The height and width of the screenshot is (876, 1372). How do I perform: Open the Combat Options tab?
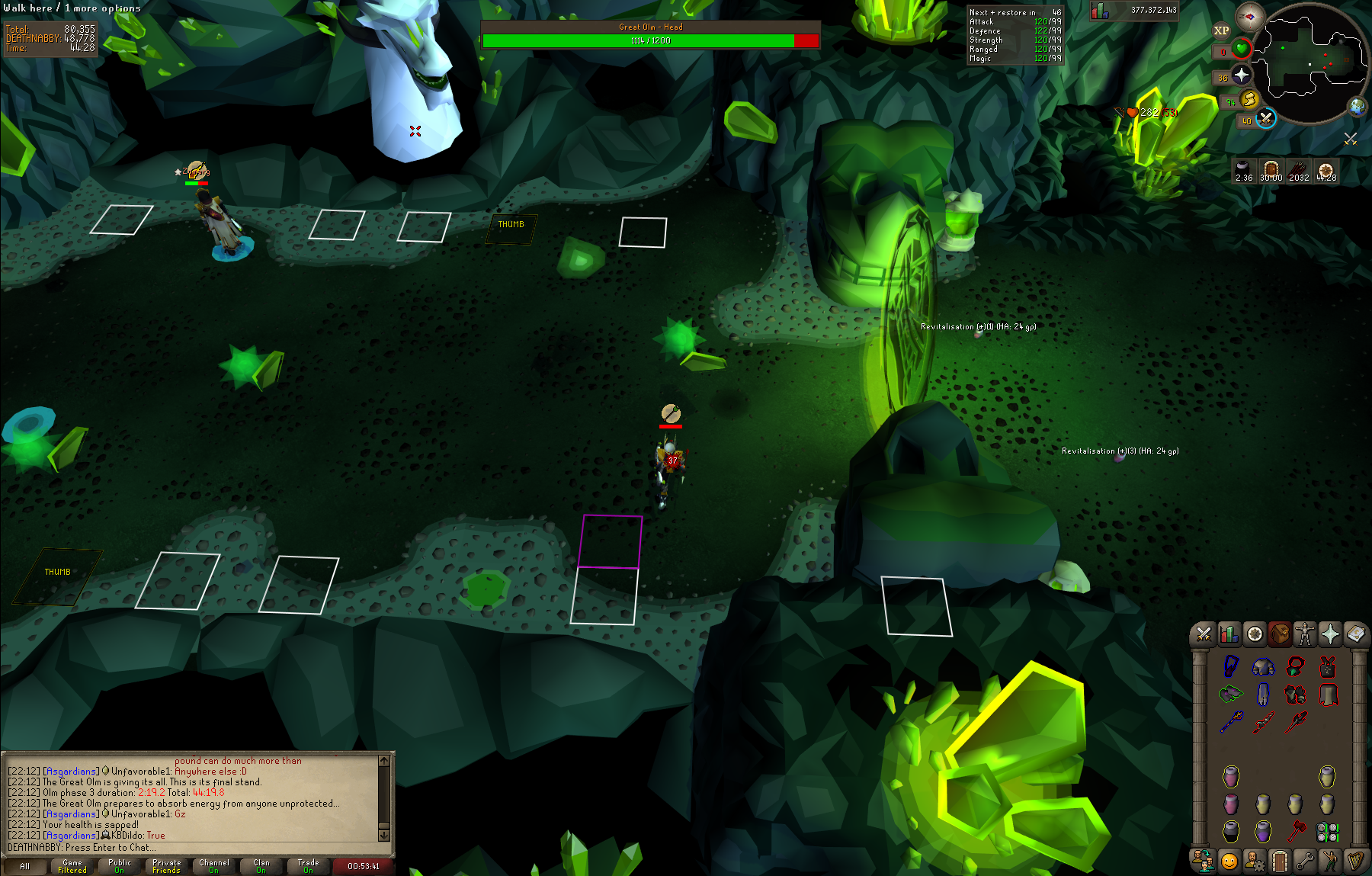click(x=1204, y=634)
